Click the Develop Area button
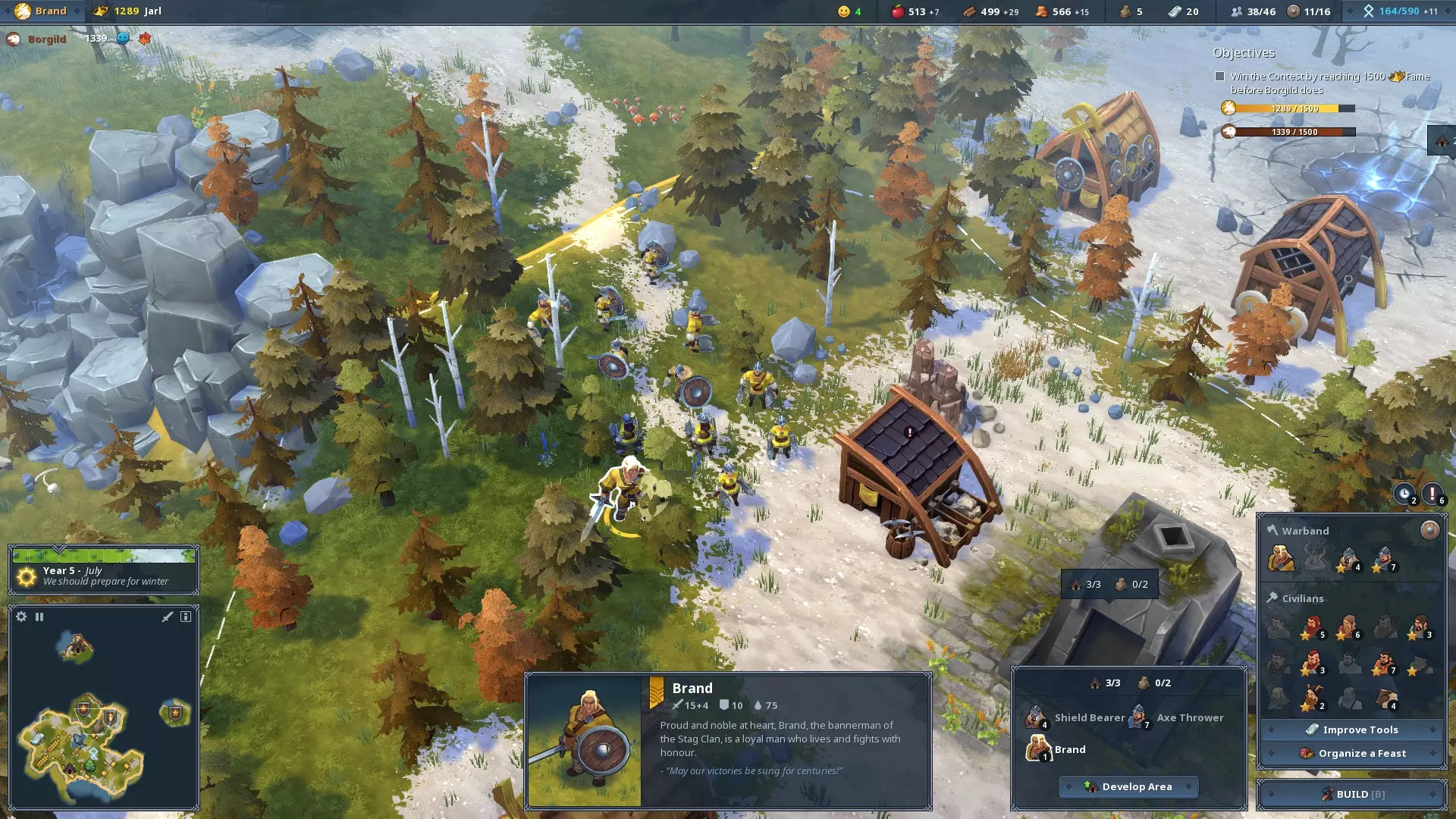Screen dimensions: 1456x819 click(x=1128, y=786)
